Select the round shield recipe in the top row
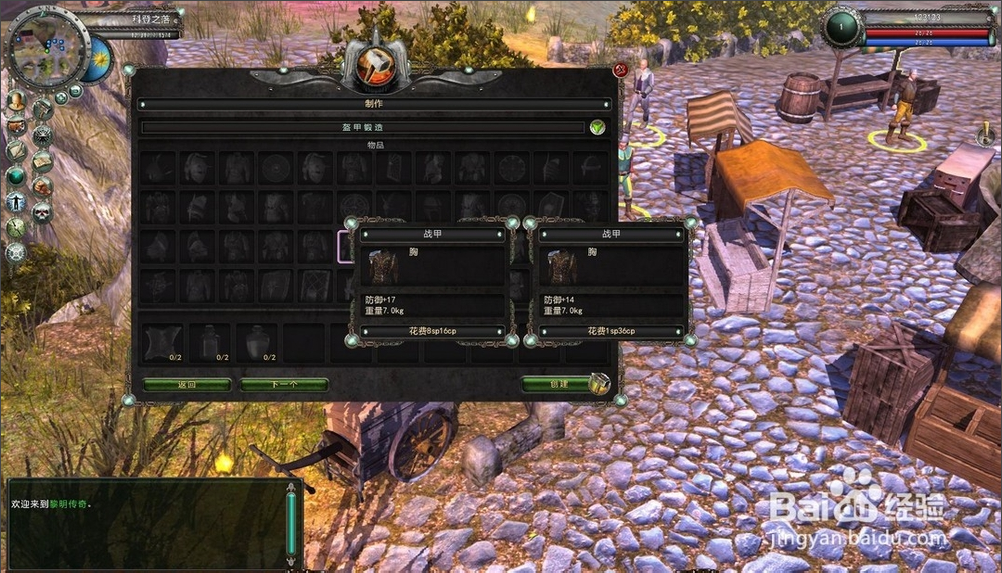Viewport: 1002px width, 573px height. coord(275,167)
